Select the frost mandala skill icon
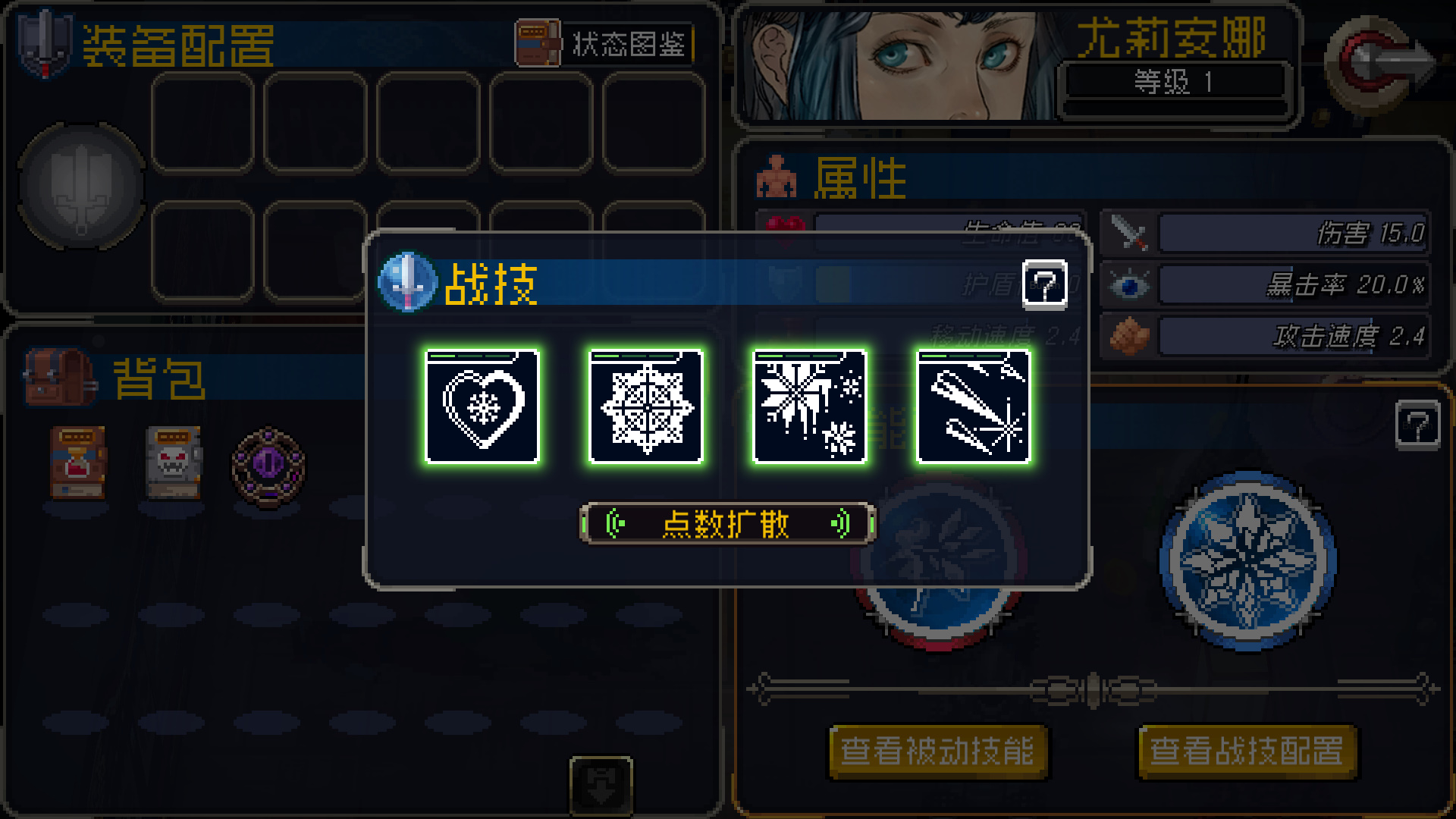 click(645, 407)
